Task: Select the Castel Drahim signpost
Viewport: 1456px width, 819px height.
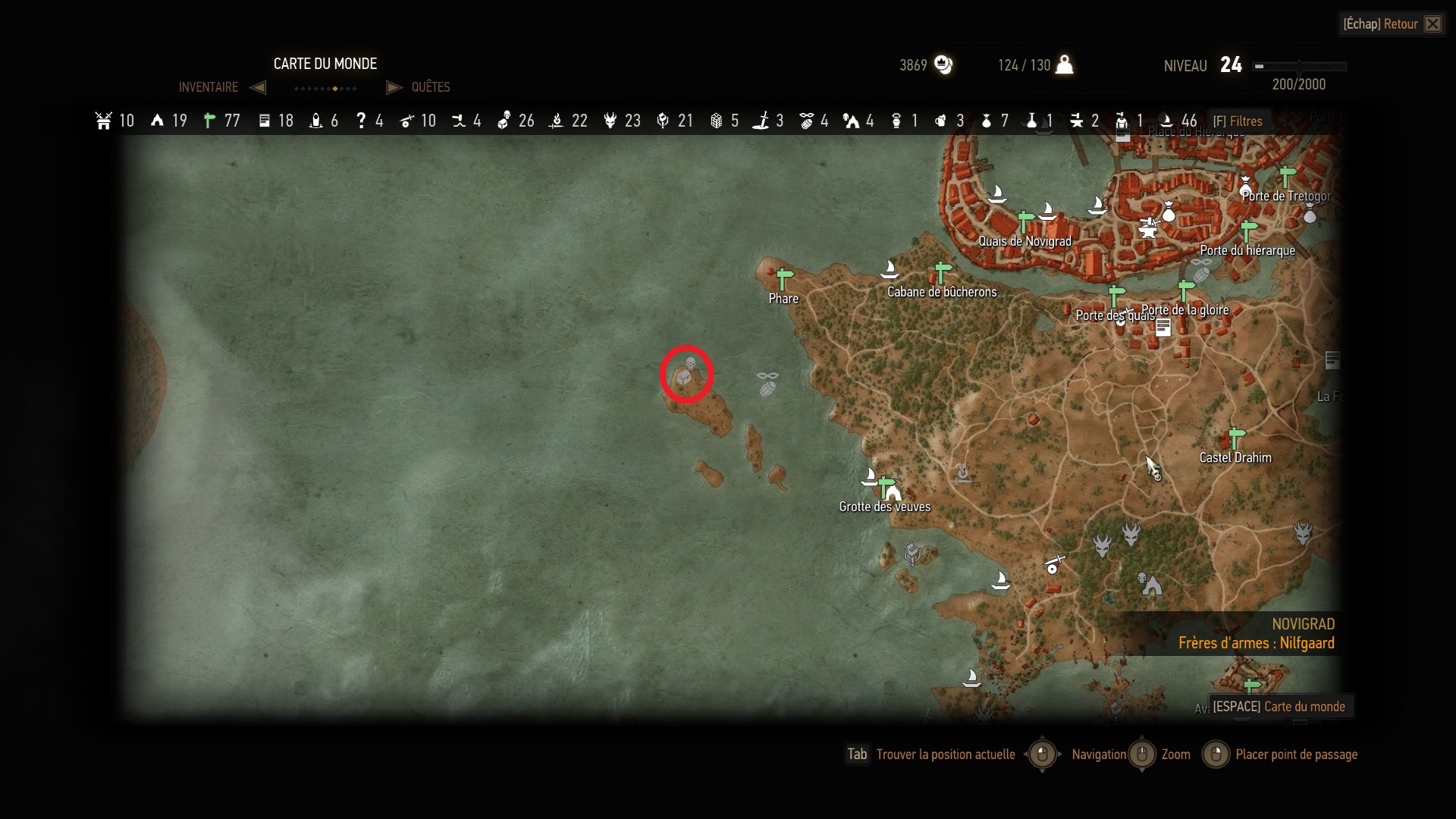Action: (1236, 438)
